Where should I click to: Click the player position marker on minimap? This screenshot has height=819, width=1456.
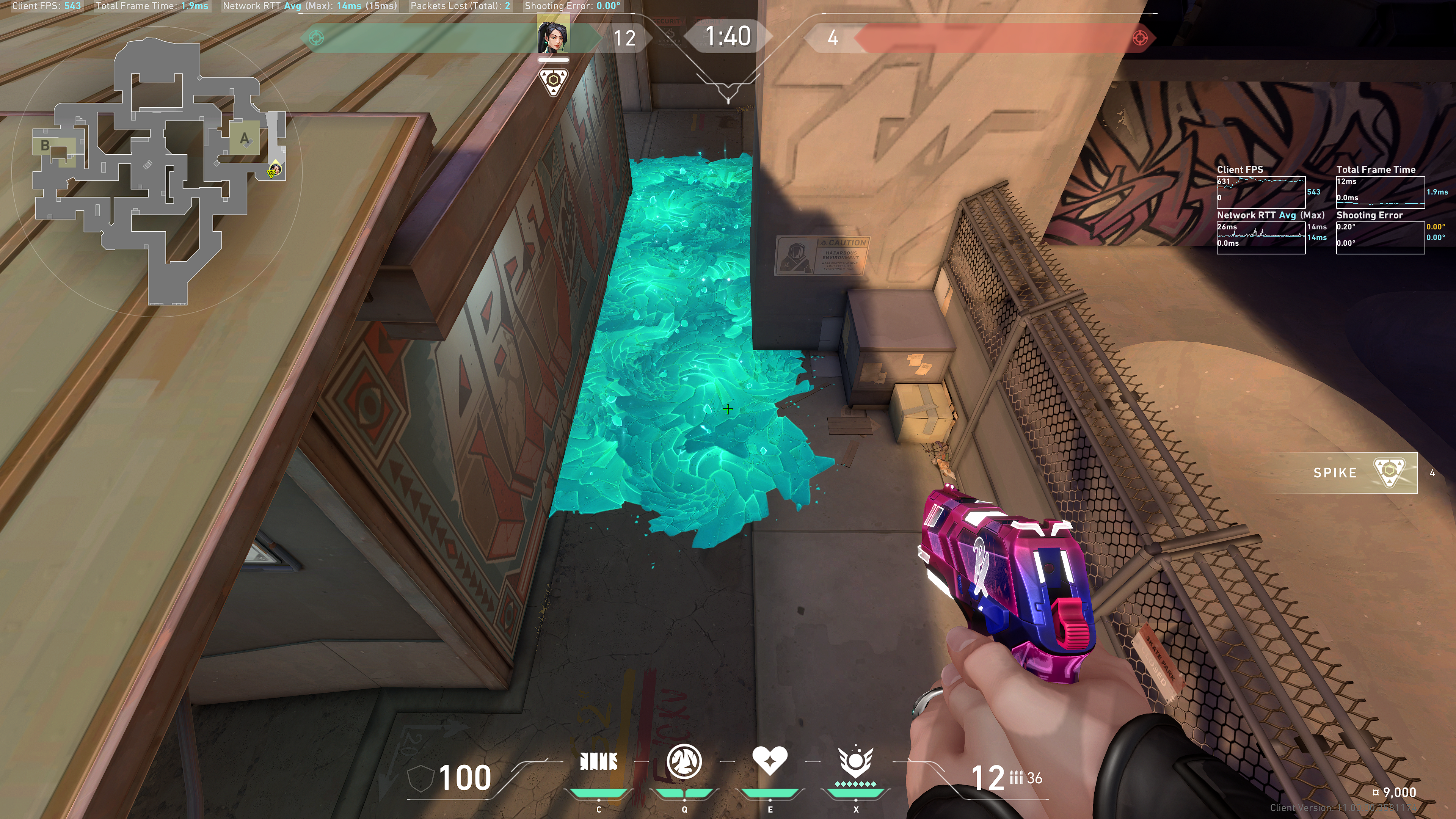coord(275,169)
